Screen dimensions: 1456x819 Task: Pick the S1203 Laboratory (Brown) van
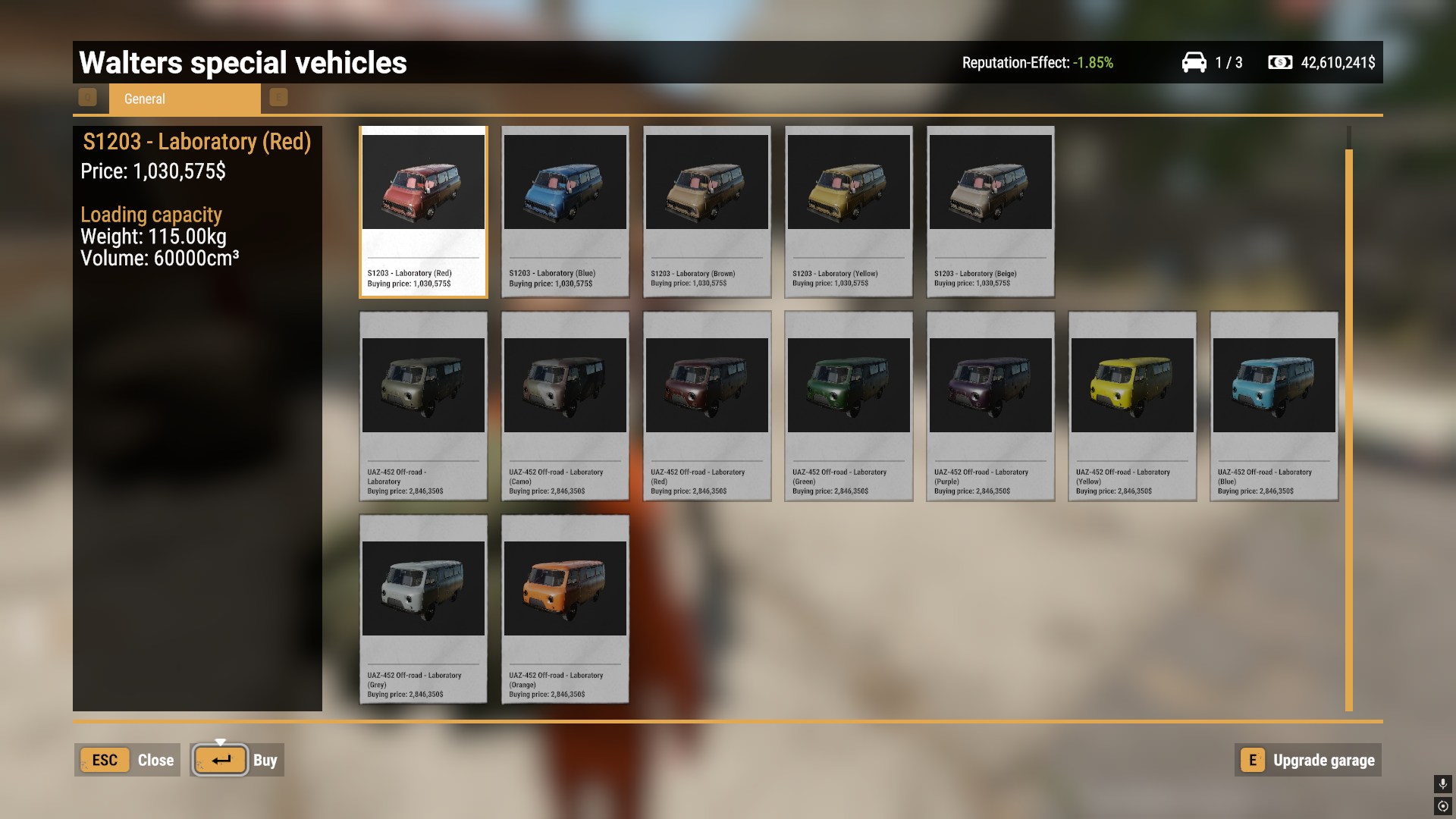[707, 212]
